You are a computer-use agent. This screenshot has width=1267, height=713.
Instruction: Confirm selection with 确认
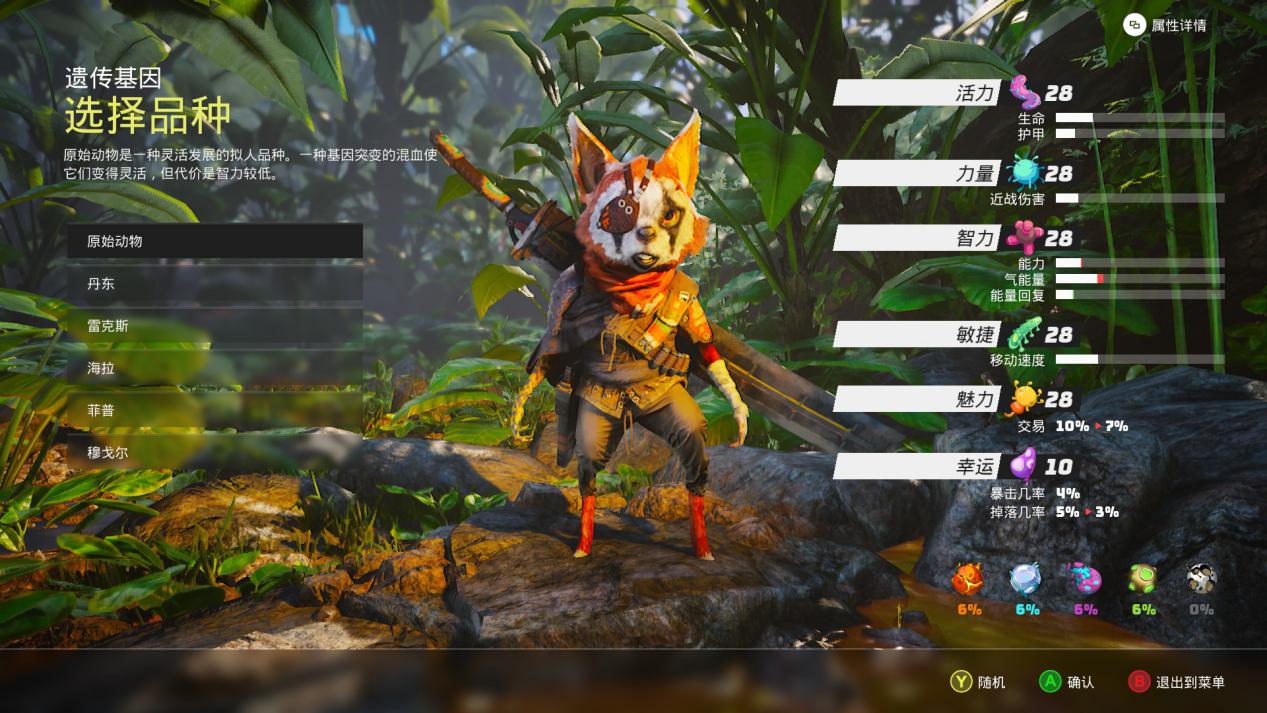coord(1067,682)
